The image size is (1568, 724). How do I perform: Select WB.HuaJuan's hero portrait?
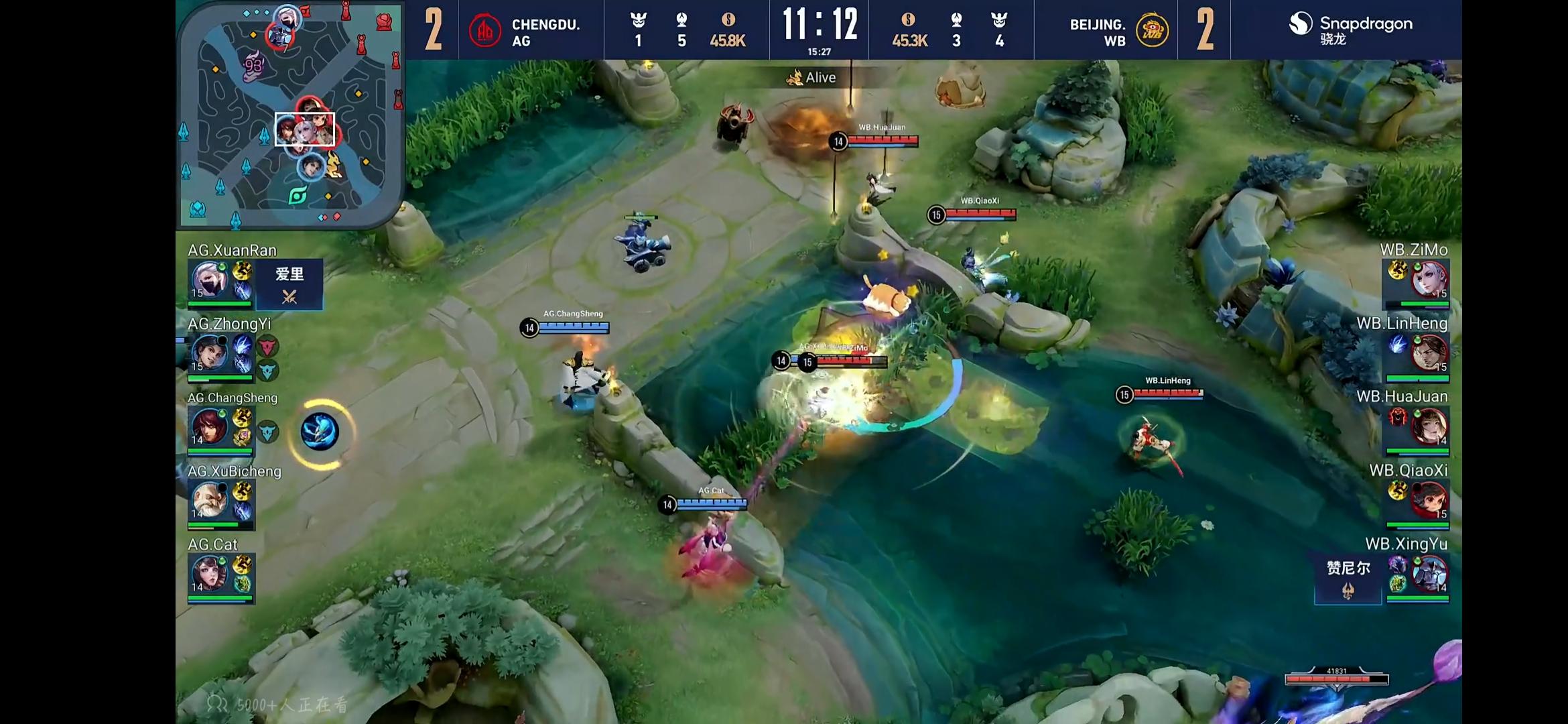1429,426
